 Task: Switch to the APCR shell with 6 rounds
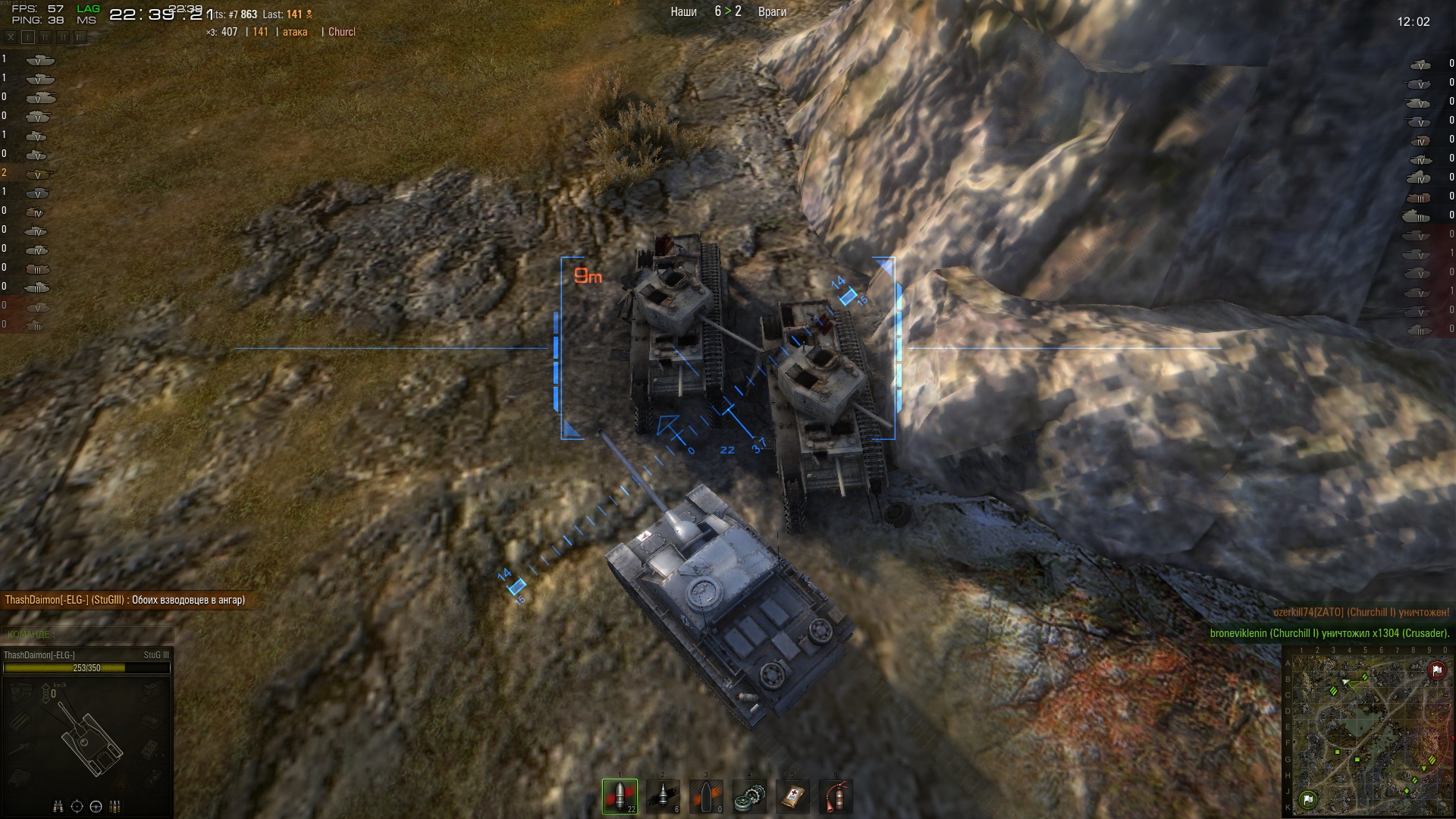coord(664,796)
